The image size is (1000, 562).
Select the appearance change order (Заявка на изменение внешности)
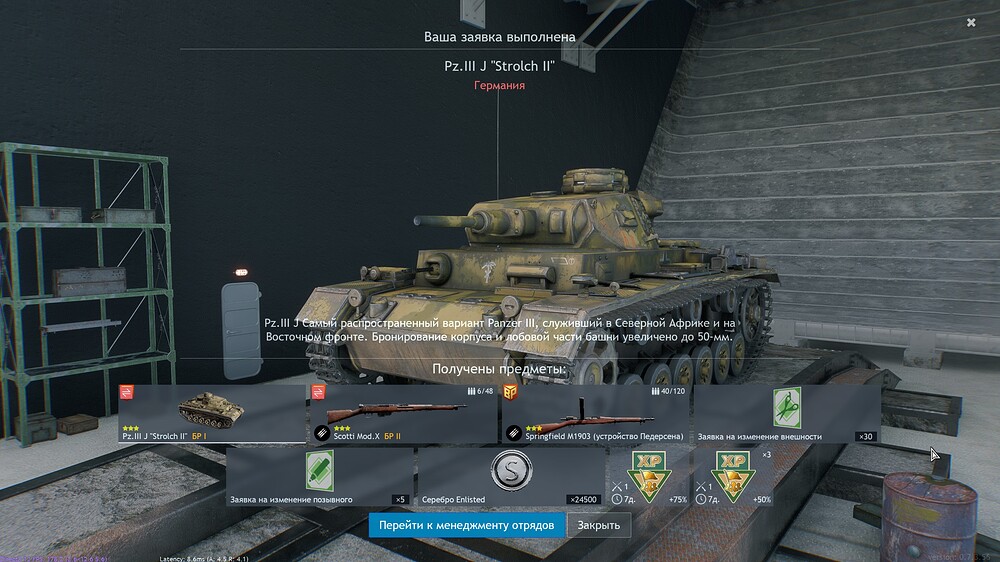787,413
